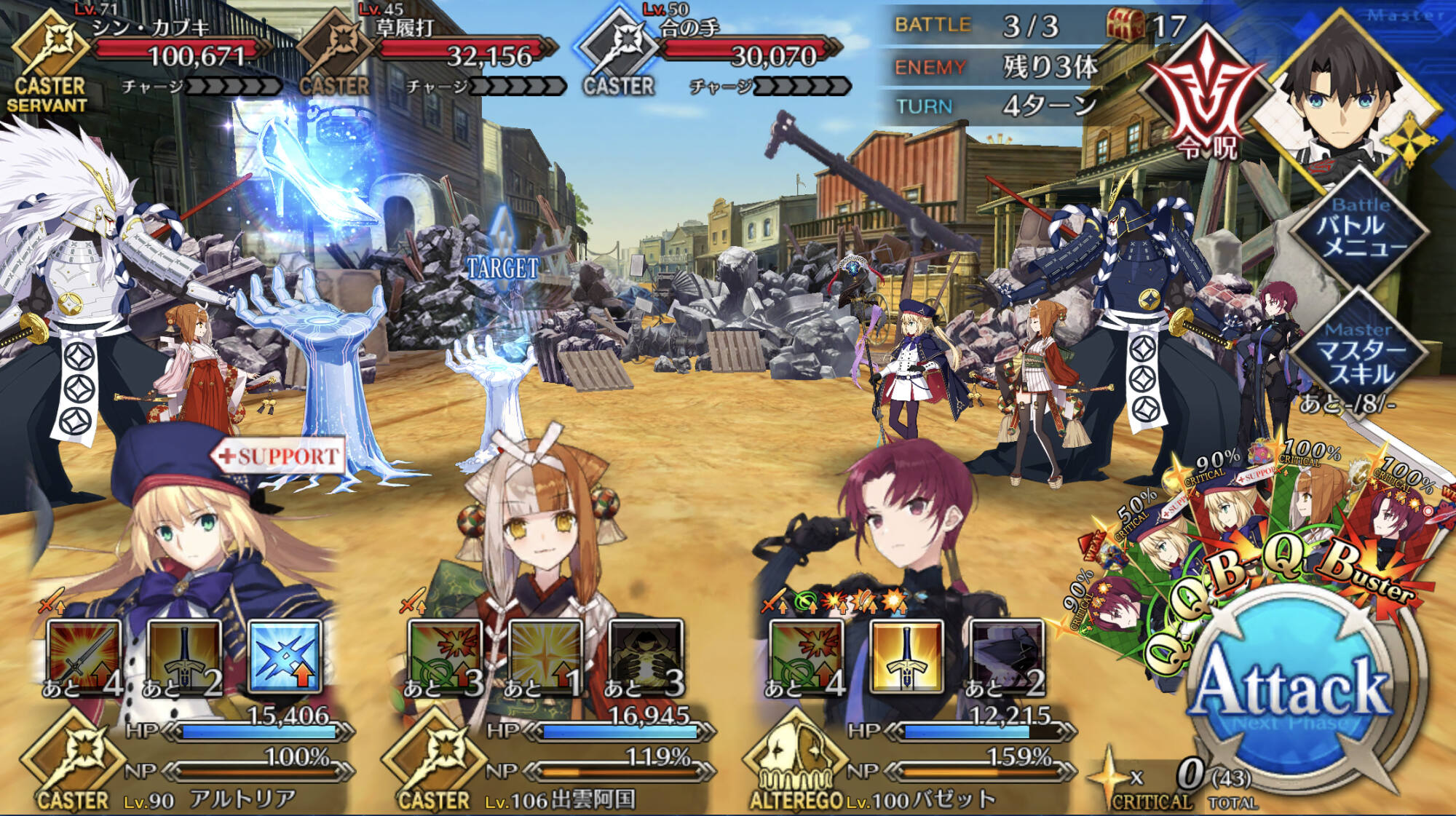
Task: Select Okuni's dark hooded third skill
Action: pos(646,657)
